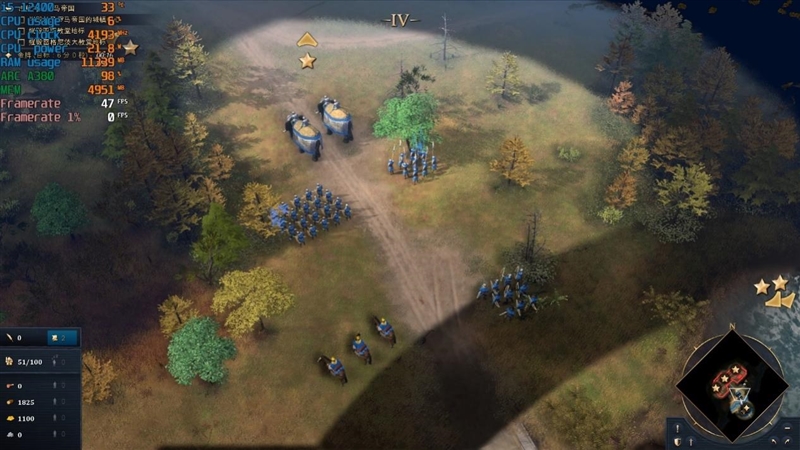The height and width of the screenshot is (450, 800).
Task: Click the gold star objective marker at the top
Action: coord(307,61)
